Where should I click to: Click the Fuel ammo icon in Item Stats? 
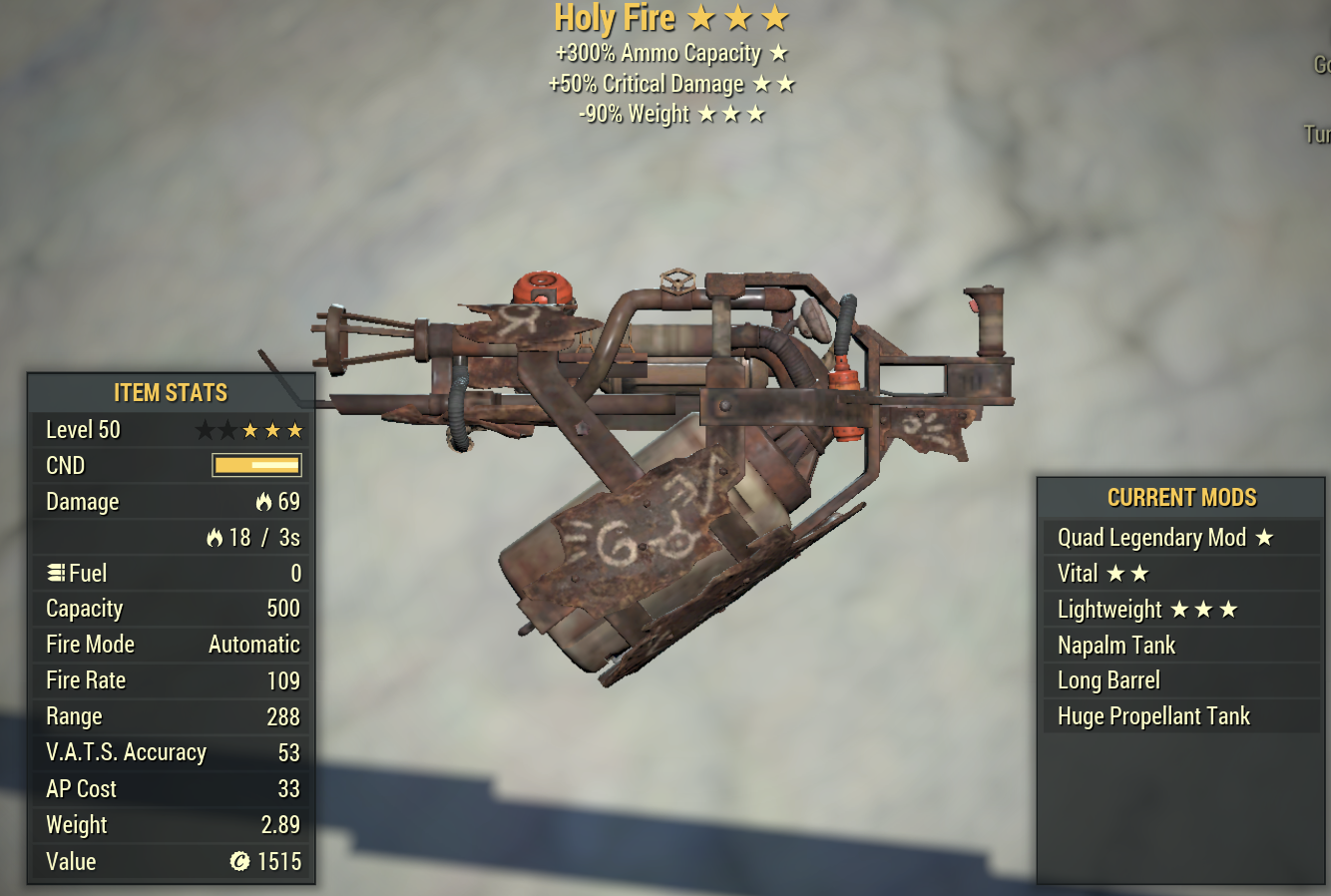(x=55, y=573)
